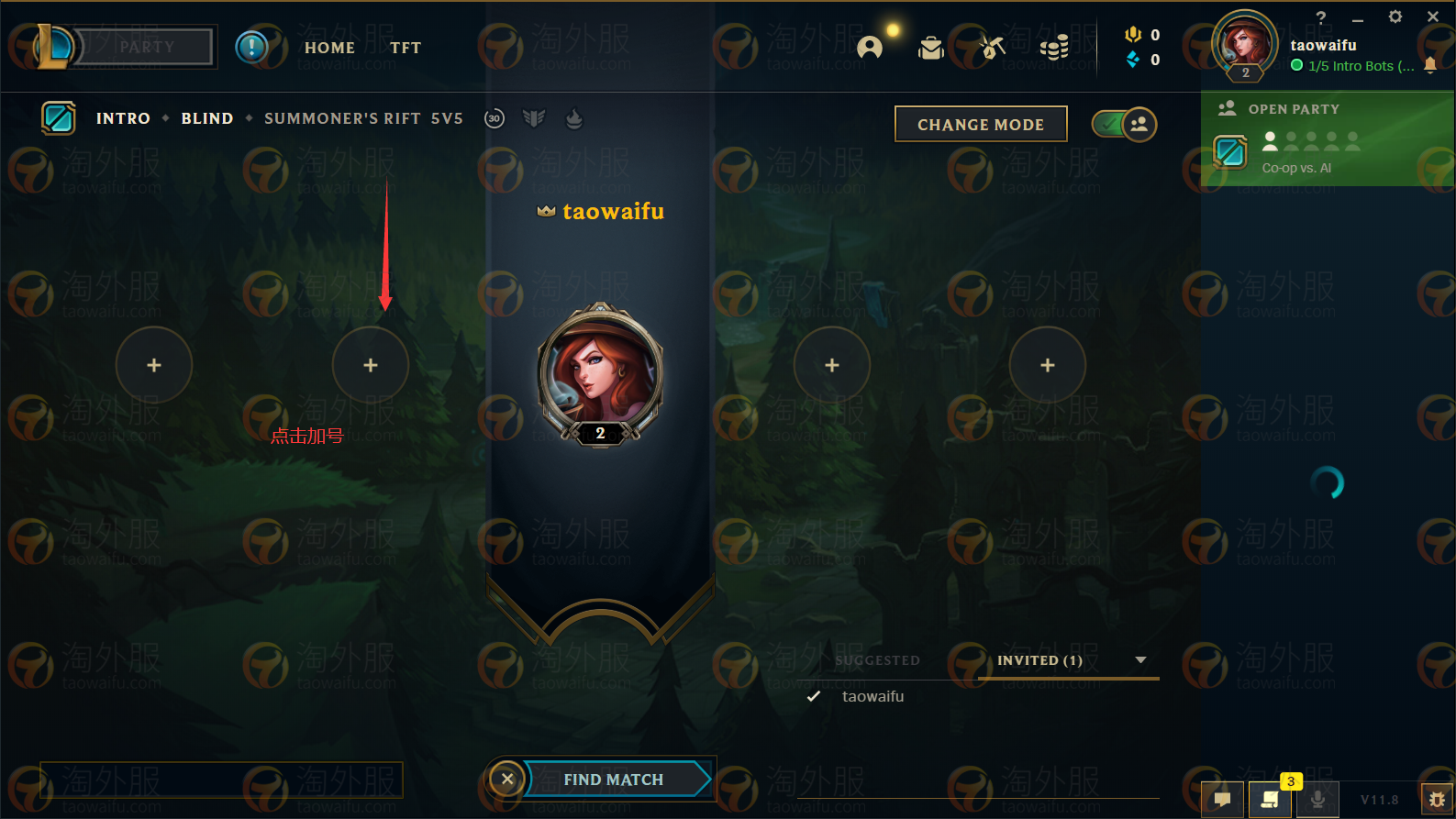Image resolution: width=1456 pixels, height=819 pixels.
Task: Uncheck taowaifu in the Invited list
Action: click(x=813, y=696)
